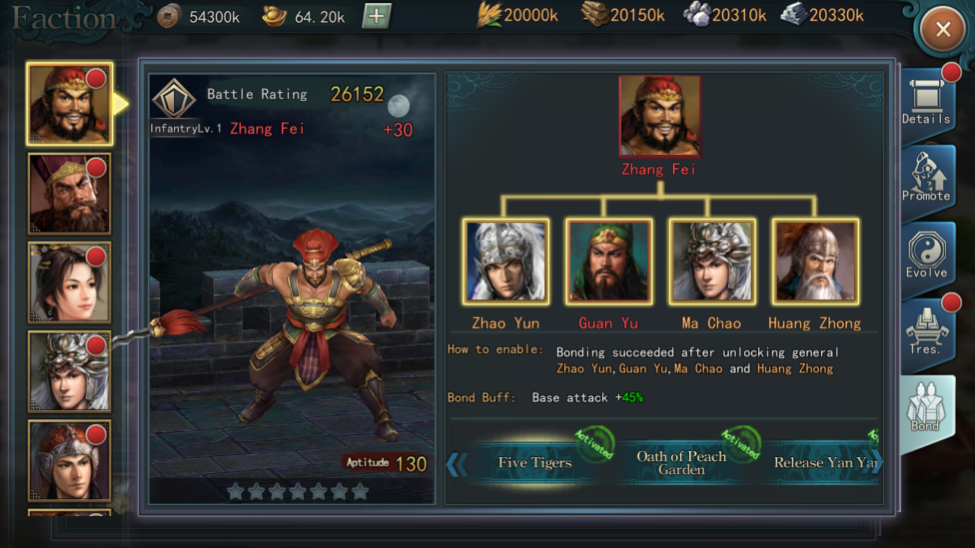Select Guan Yu's portrait in the bond tree

click(608, 262)
